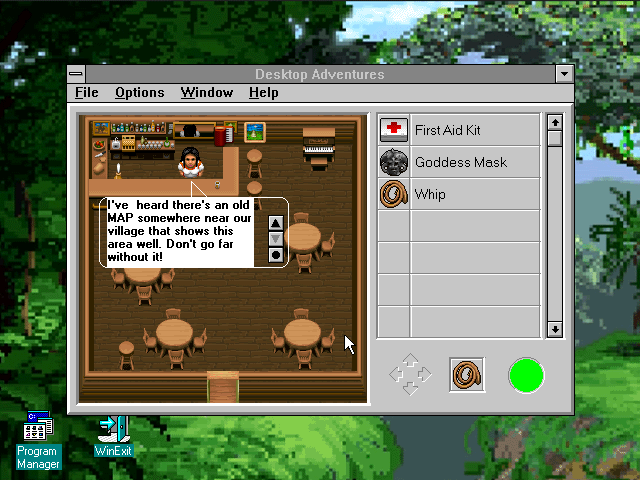
Task: Click the directional arrows compass pad
Action: pos(410,375)
